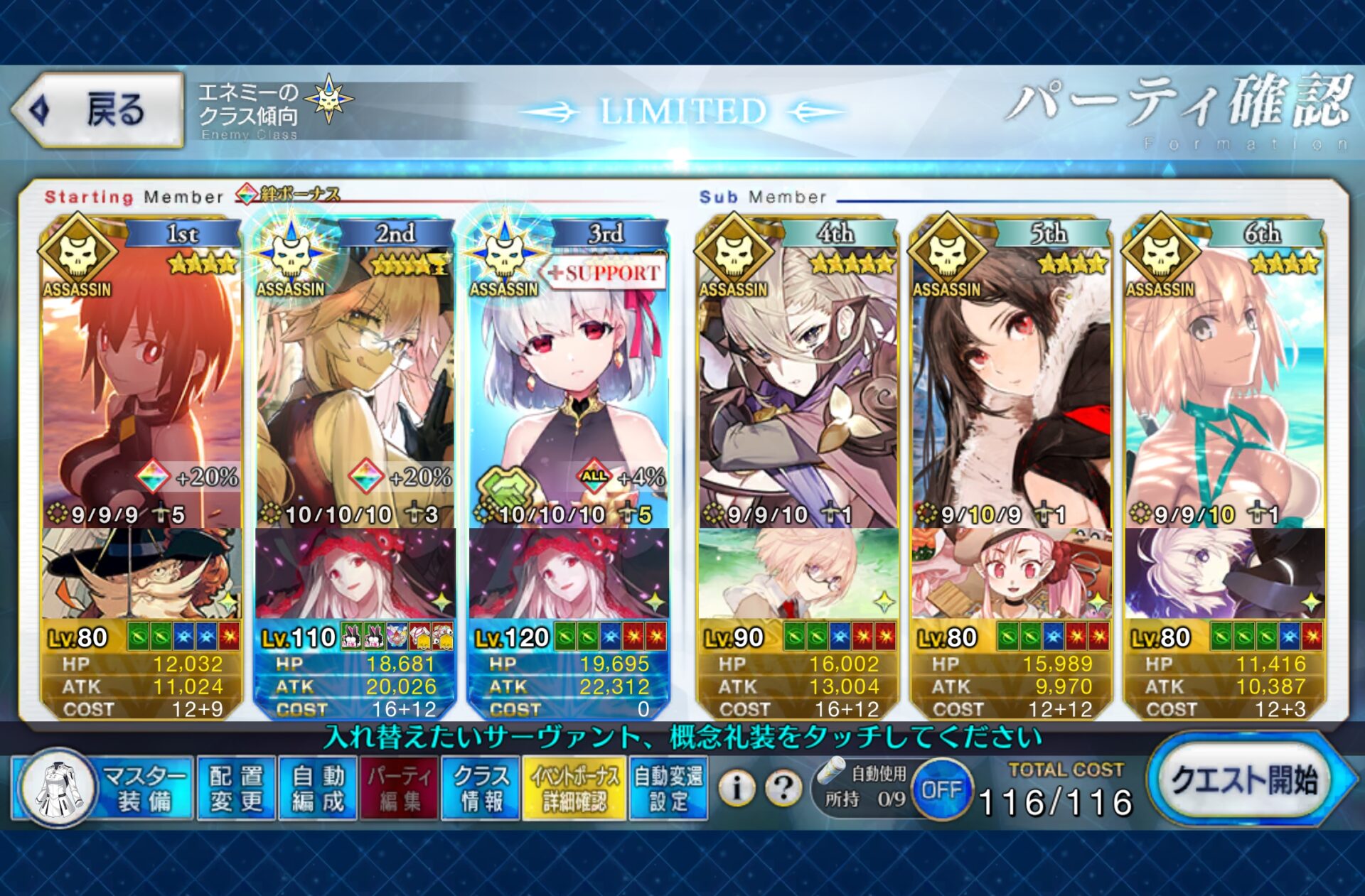Choose 自動編成 auto formation
The width and height of the screenshot is (1365, 896).
tap(318, 788)
